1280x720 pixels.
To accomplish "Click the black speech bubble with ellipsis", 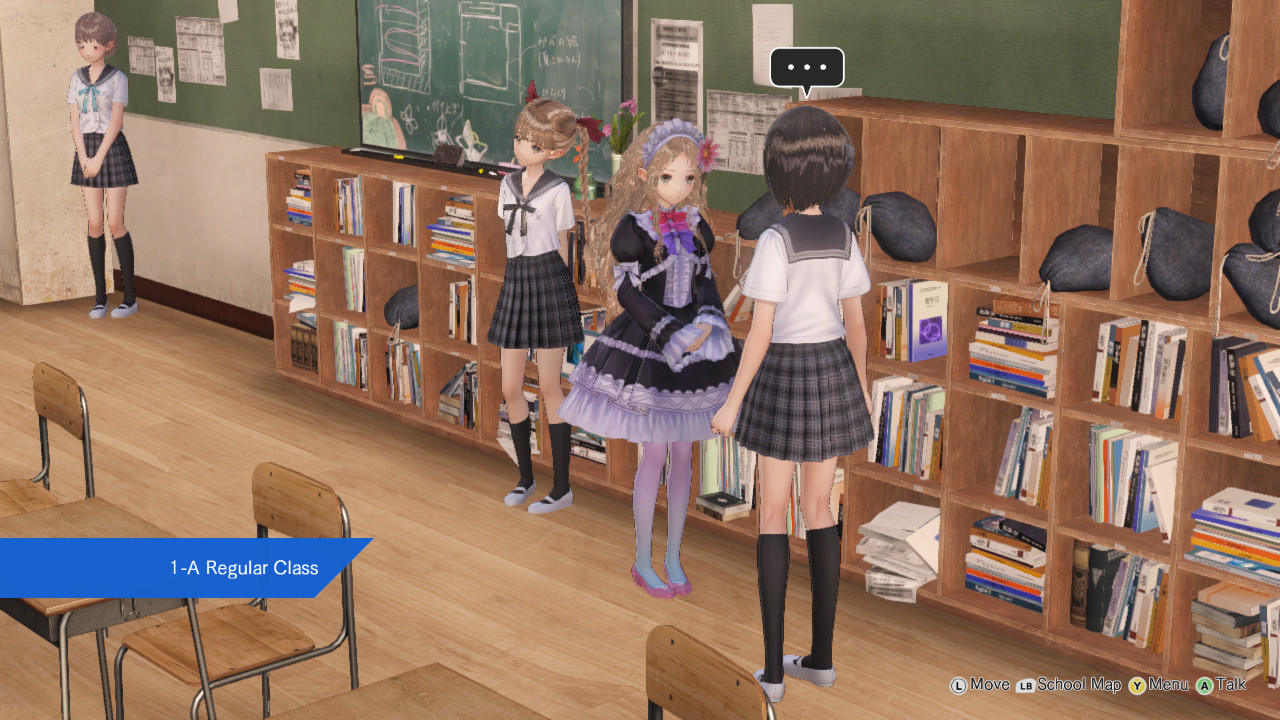I will (x=806, y=68).
